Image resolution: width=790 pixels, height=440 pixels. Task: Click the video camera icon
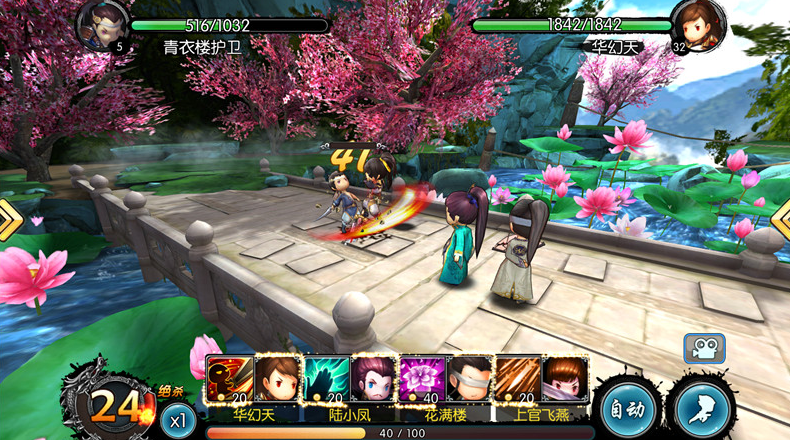[x=704, y=348]
